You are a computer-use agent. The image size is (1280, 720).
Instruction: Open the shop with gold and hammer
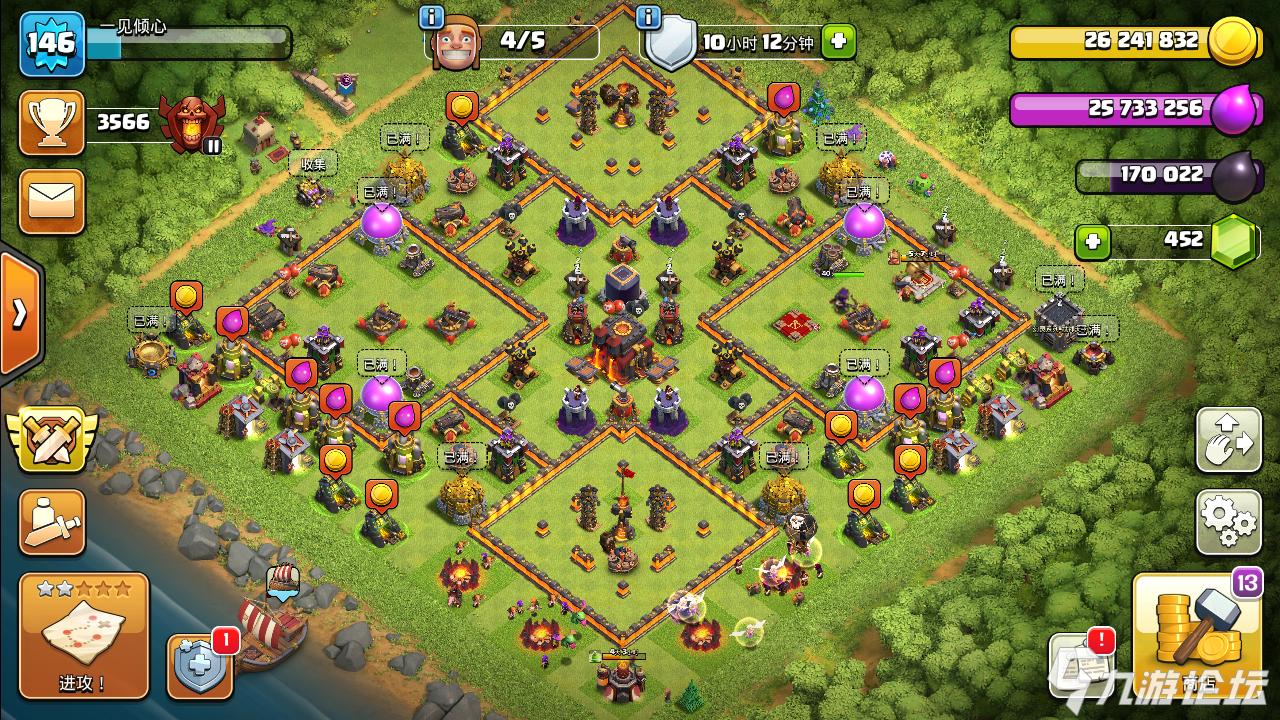click(x=1196, y=634)
